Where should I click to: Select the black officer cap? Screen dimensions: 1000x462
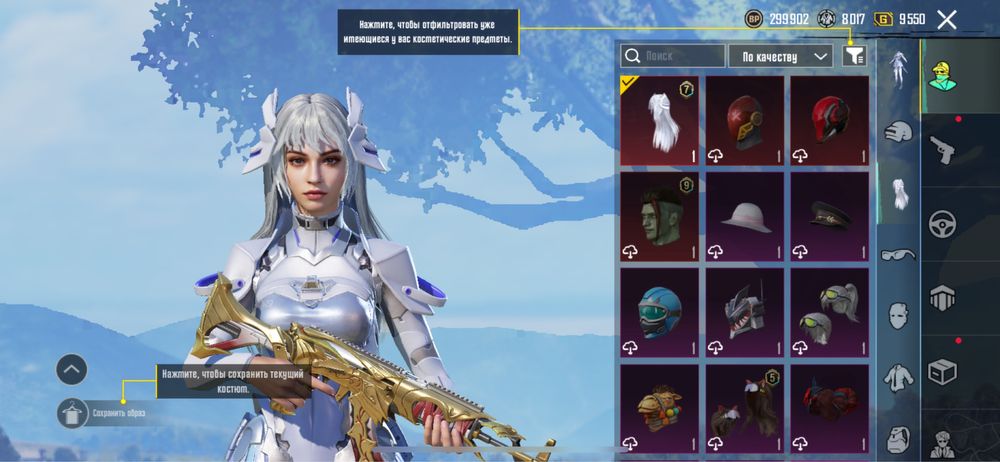[x=829, y=216]
